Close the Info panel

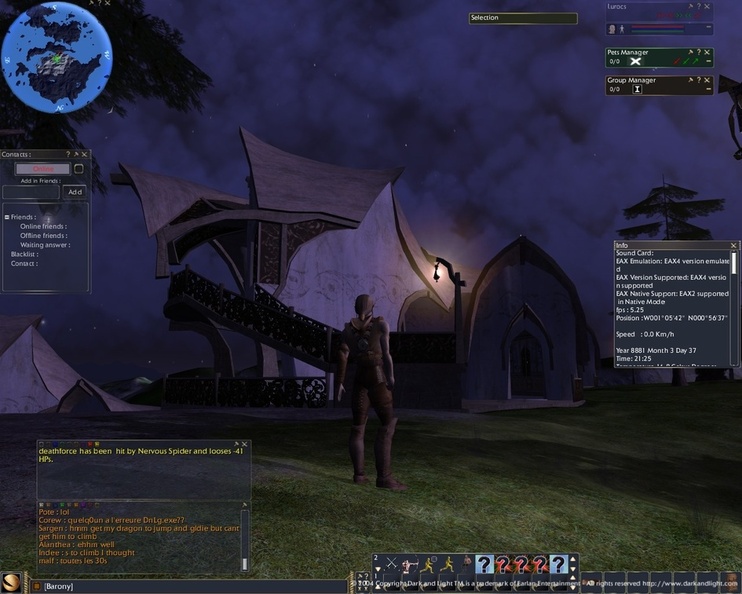click(x=734, y=245)
